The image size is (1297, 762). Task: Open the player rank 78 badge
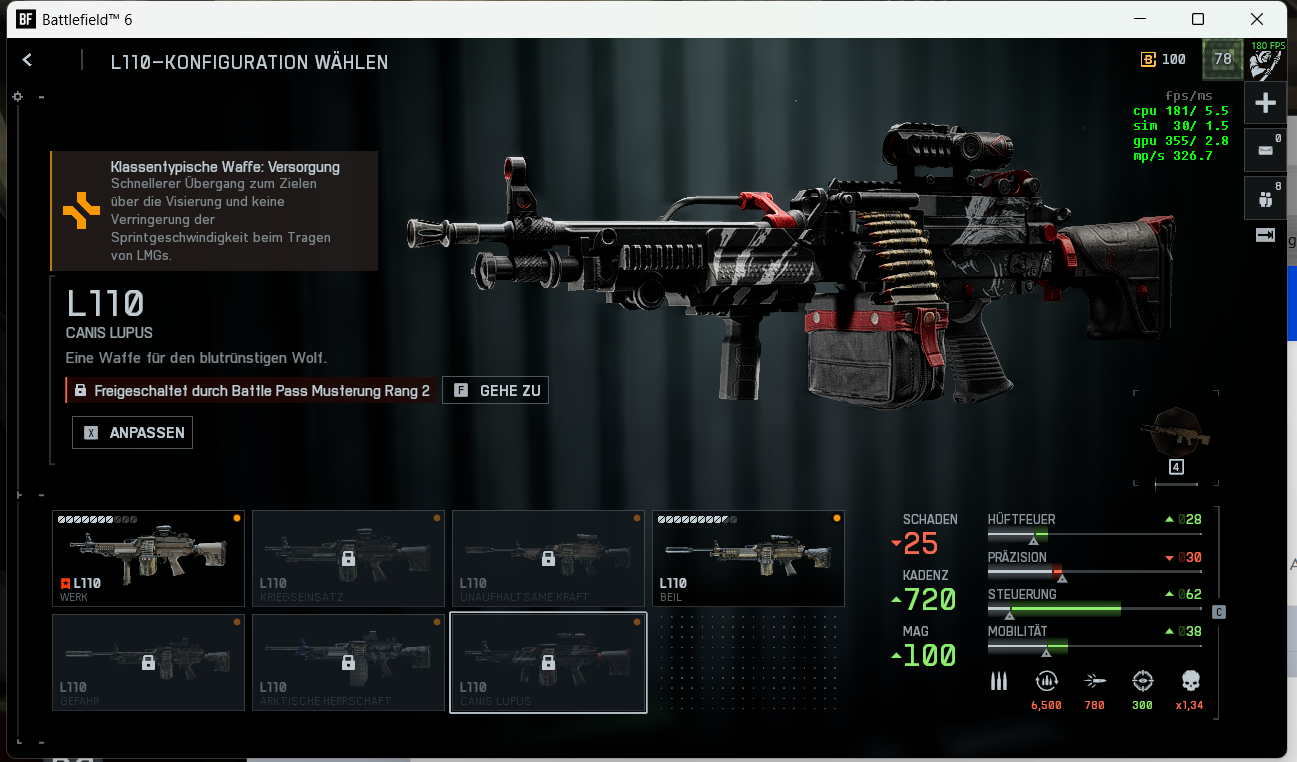click(x=1222, y=59)
